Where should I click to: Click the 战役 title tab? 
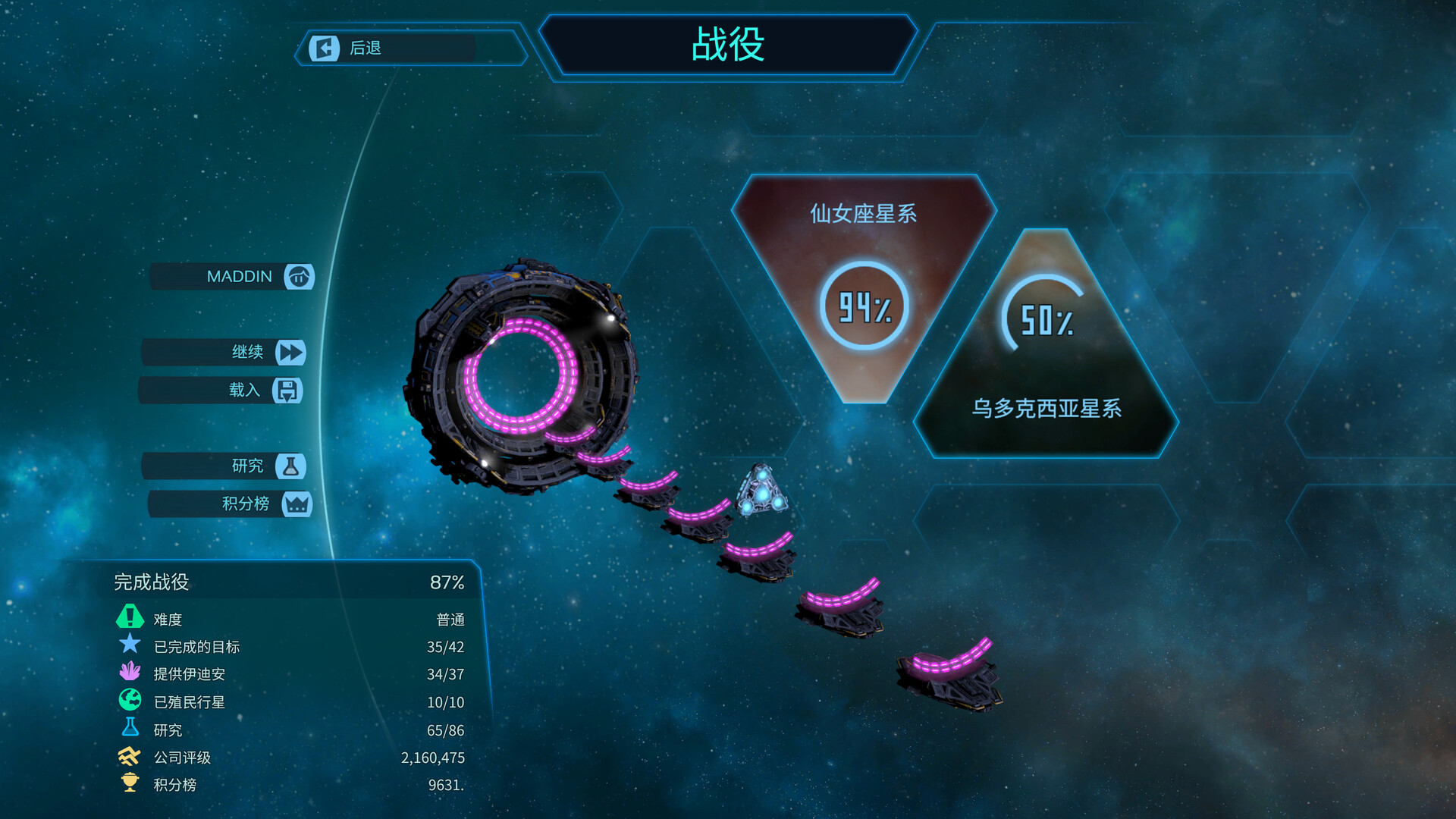tap(726, 45)
